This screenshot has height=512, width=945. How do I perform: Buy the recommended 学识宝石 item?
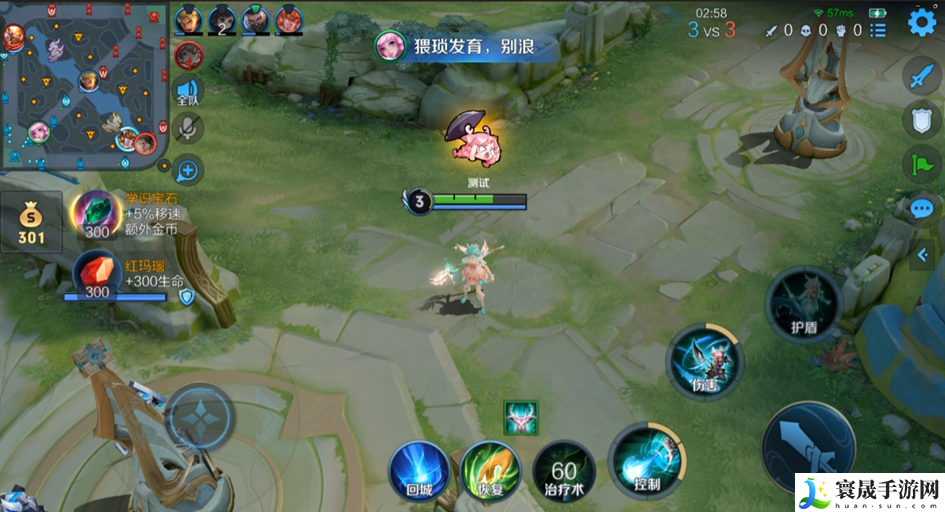click(x=96, y=213)
